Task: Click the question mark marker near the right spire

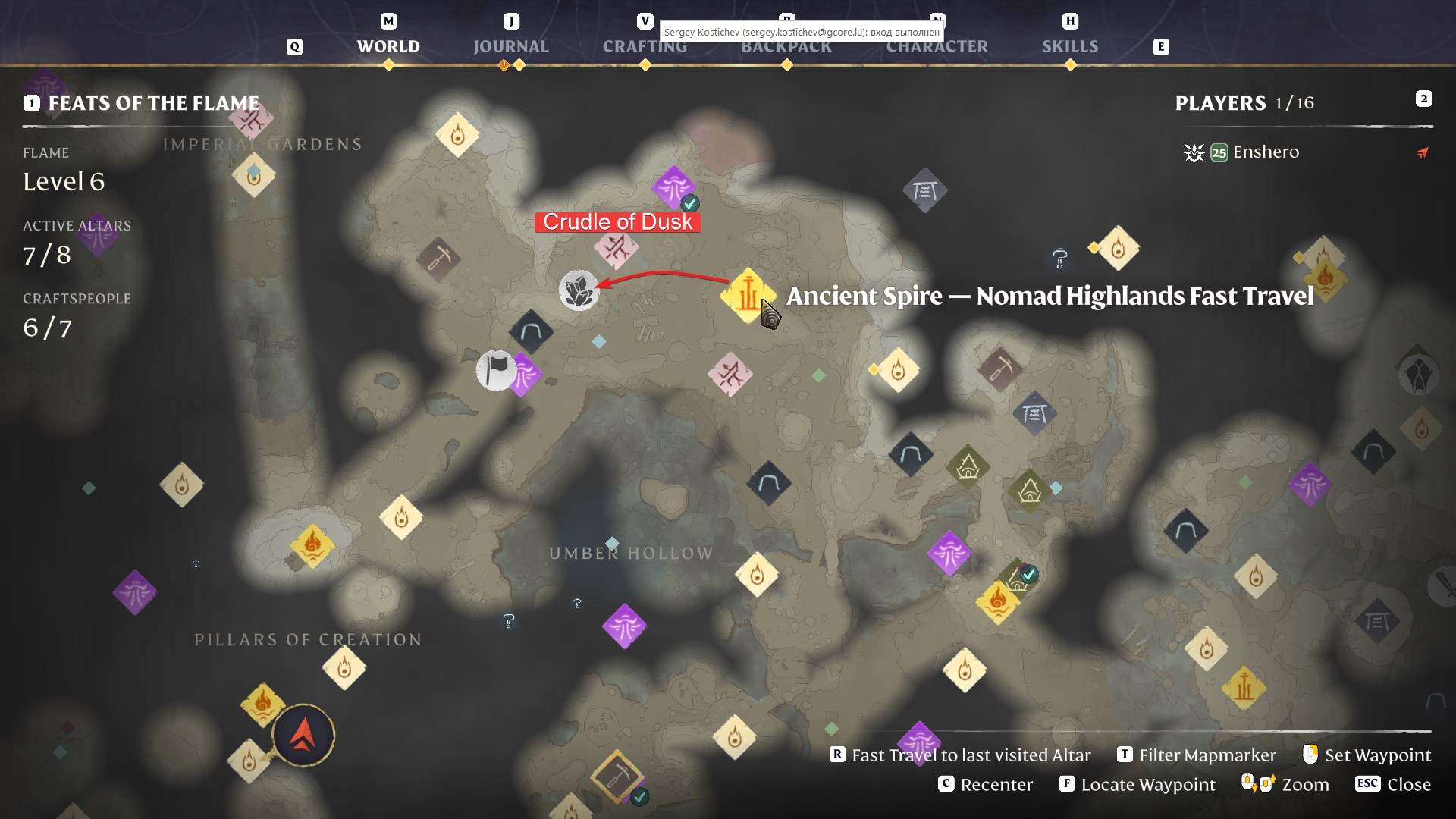Action: coord(1059,259)
